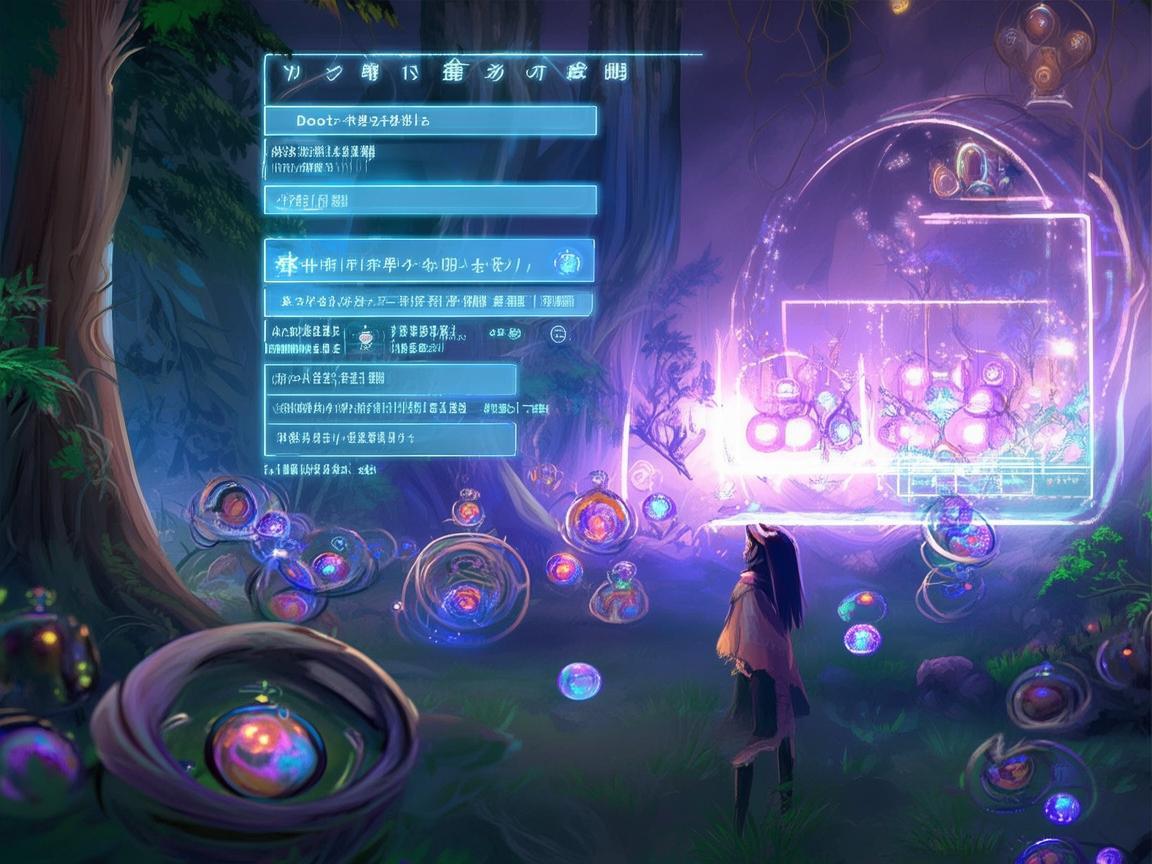This screenshot has width=1152, height=864.
Task: Click the small pink flask icon in the menu panel
Action: 366,339
